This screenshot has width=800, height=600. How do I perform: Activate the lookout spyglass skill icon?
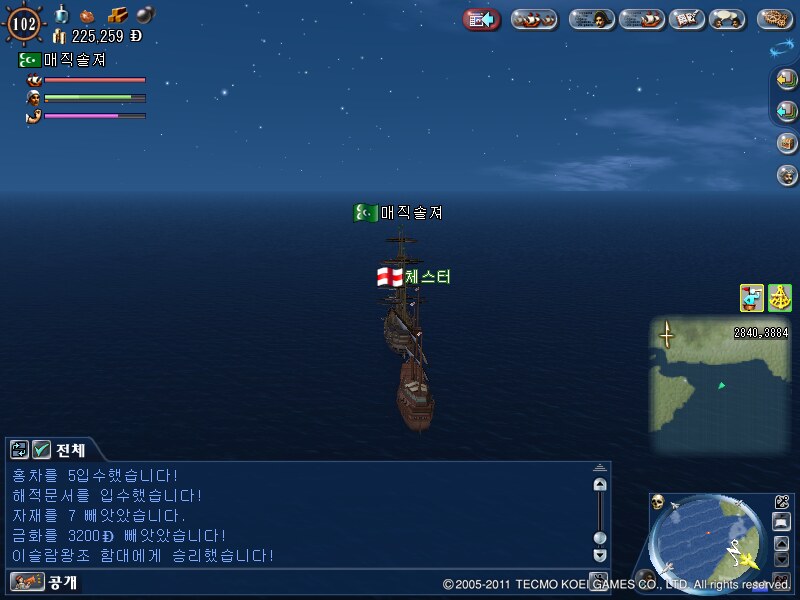751,297
